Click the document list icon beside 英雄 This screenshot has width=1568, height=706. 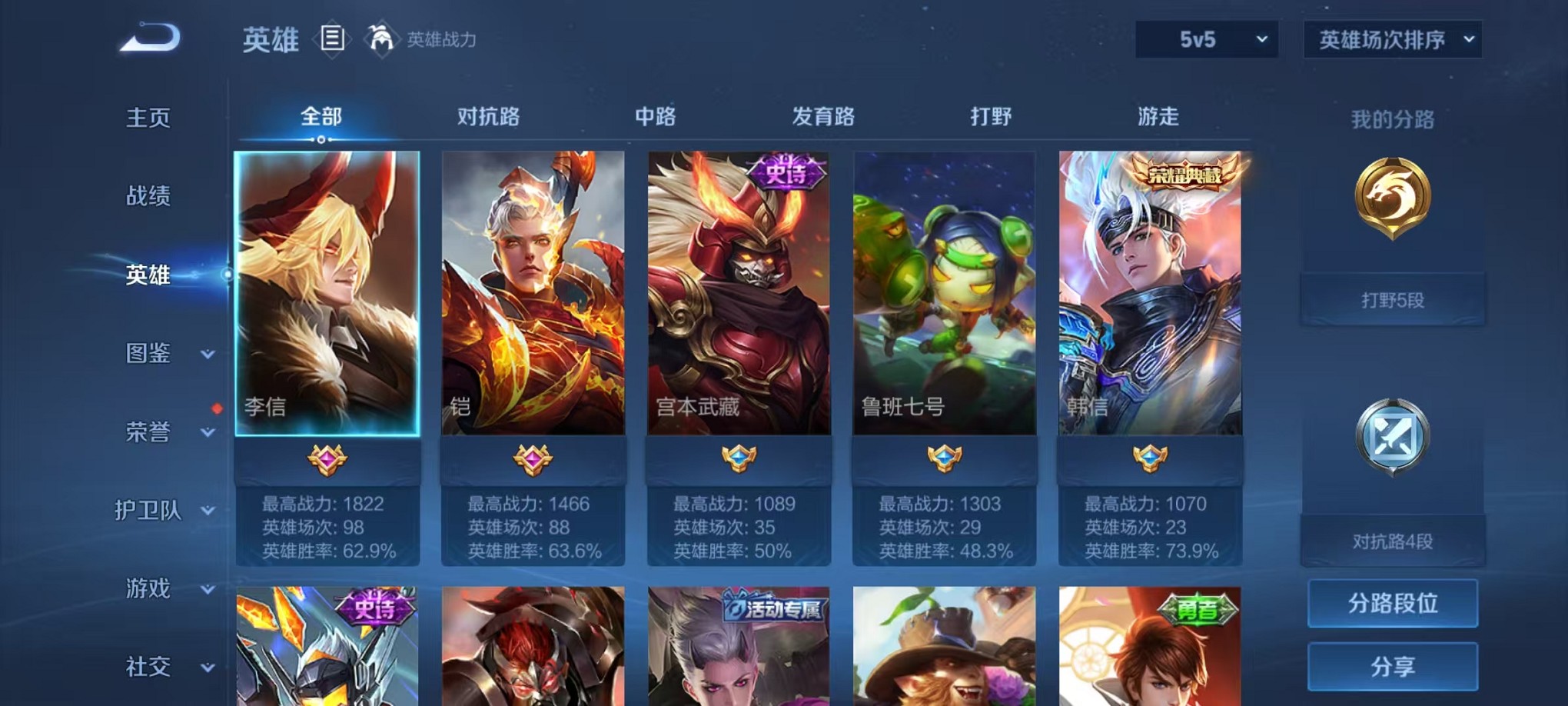click(331, 37)
